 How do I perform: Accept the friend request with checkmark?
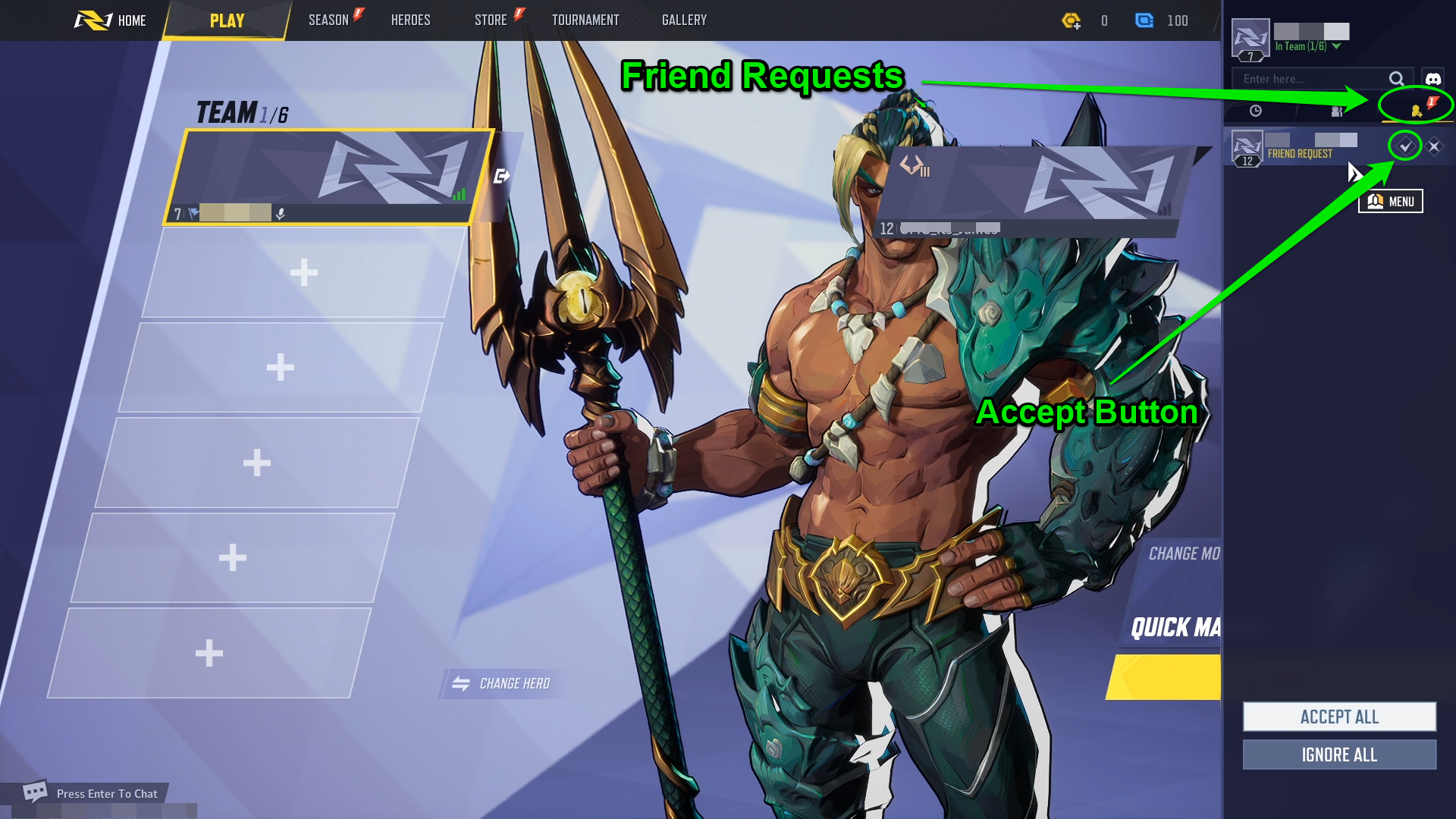[x=1405, y=146]
